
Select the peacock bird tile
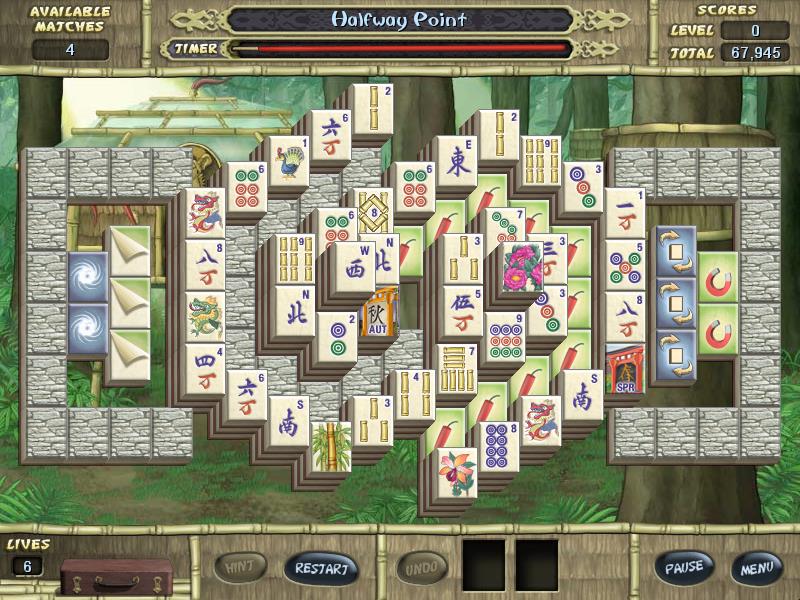[289, 162]
